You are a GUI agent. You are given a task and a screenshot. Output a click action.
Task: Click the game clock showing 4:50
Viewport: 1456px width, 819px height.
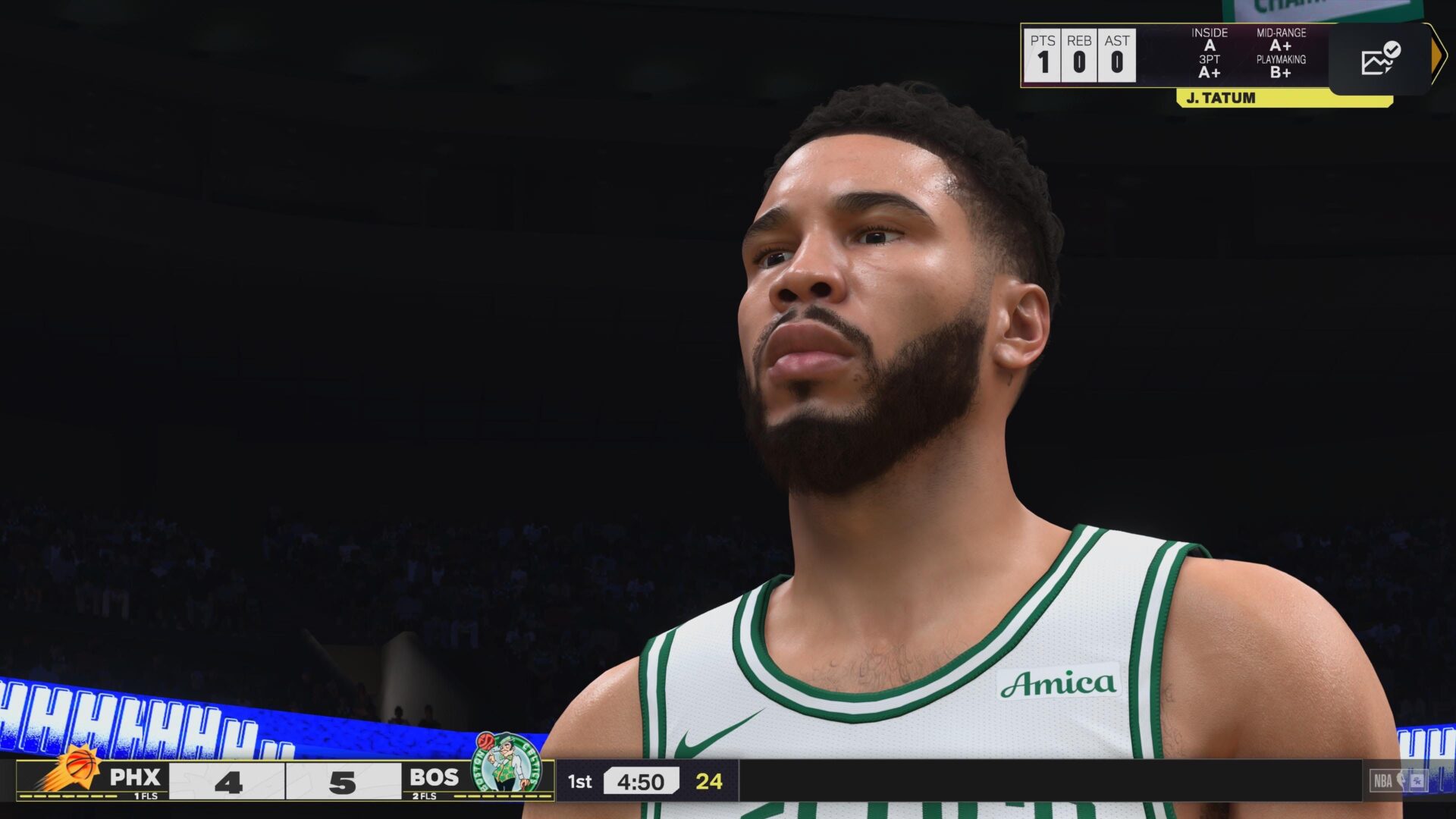(x=642, y=782)
